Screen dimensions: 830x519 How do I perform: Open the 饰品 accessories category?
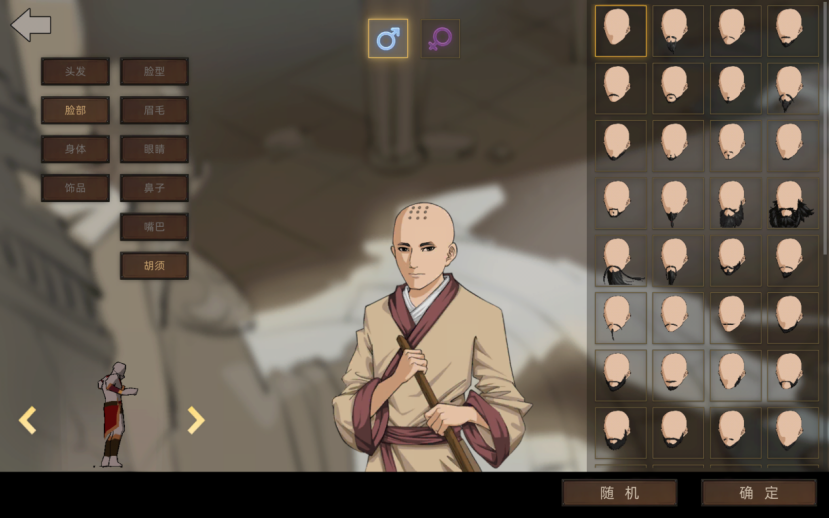pos(75,188)
